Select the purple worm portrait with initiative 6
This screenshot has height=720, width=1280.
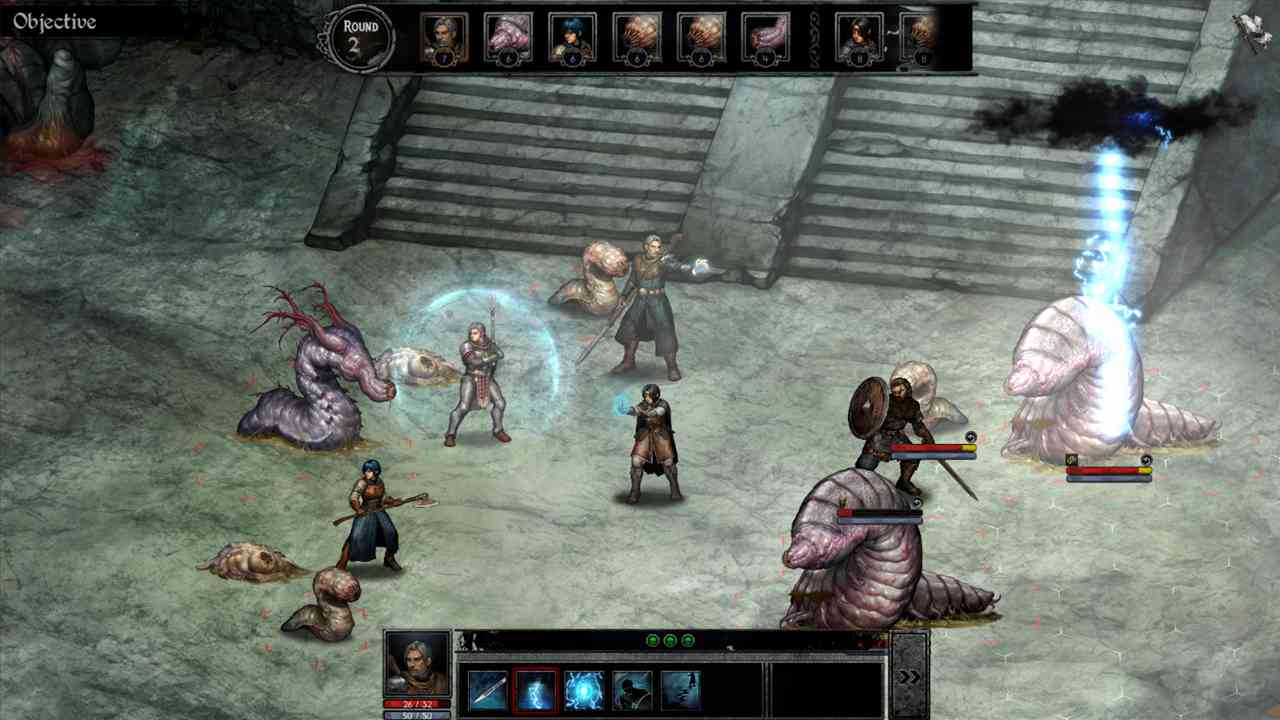pyautogui.click(x=508, y=38)
